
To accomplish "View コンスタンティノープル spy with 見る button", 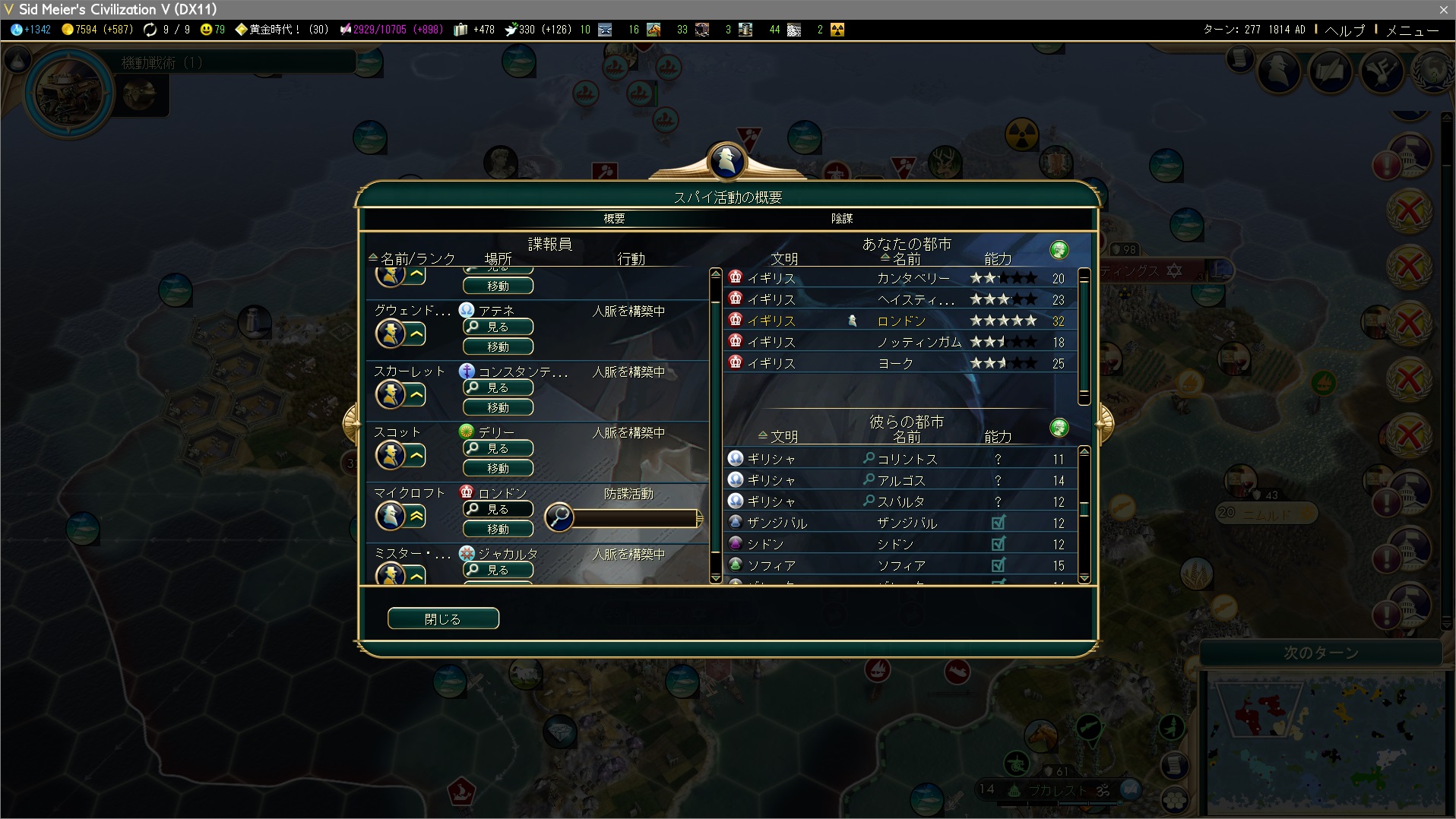I will tap(498, 387).
